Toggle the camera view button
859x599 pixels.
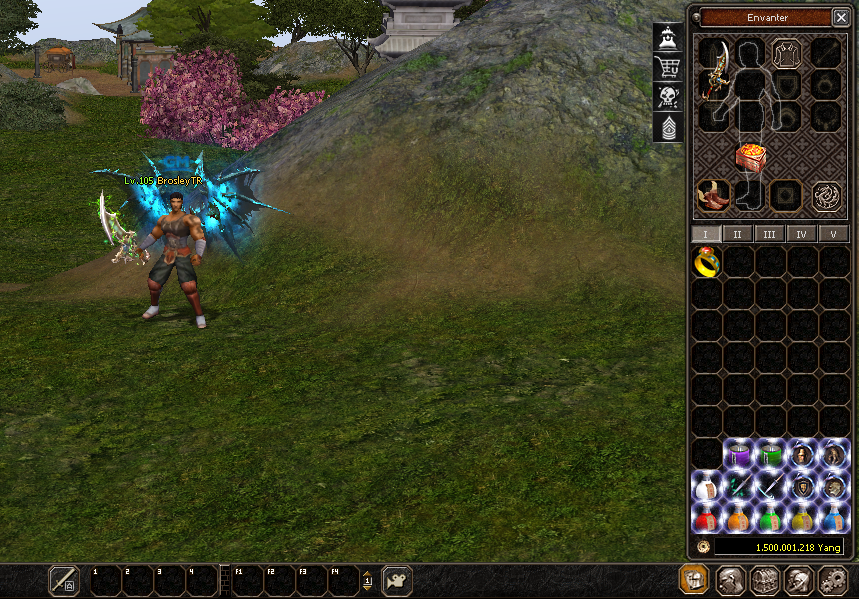397,580
